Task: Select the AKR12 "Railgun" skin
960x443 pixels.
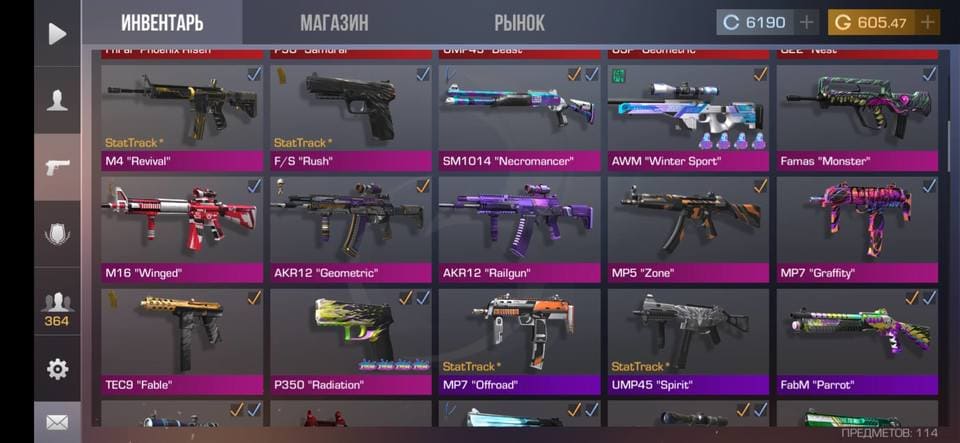Action: (519, 229)
